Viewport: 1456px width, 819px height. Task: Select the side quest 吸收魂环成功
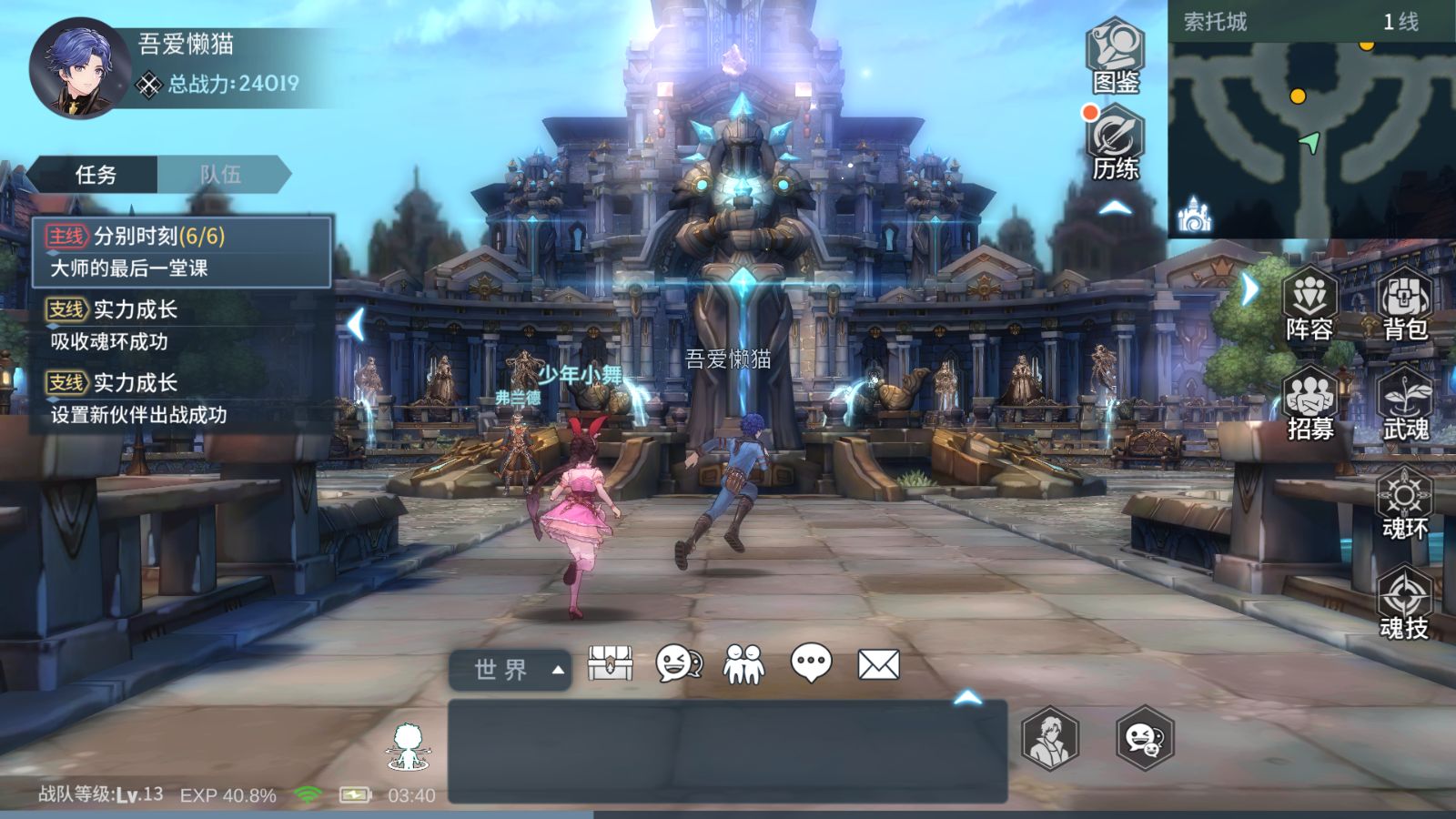coord(182,325)
